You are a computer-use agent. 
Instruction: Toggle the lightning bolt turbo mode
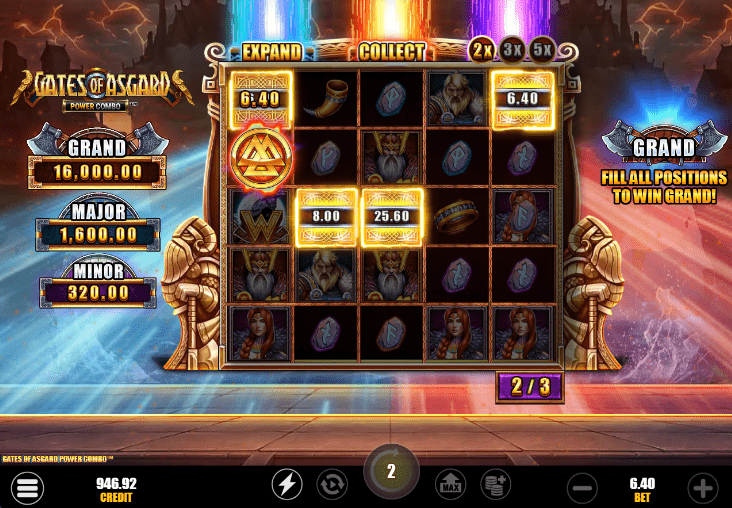(x=287, y=485)
